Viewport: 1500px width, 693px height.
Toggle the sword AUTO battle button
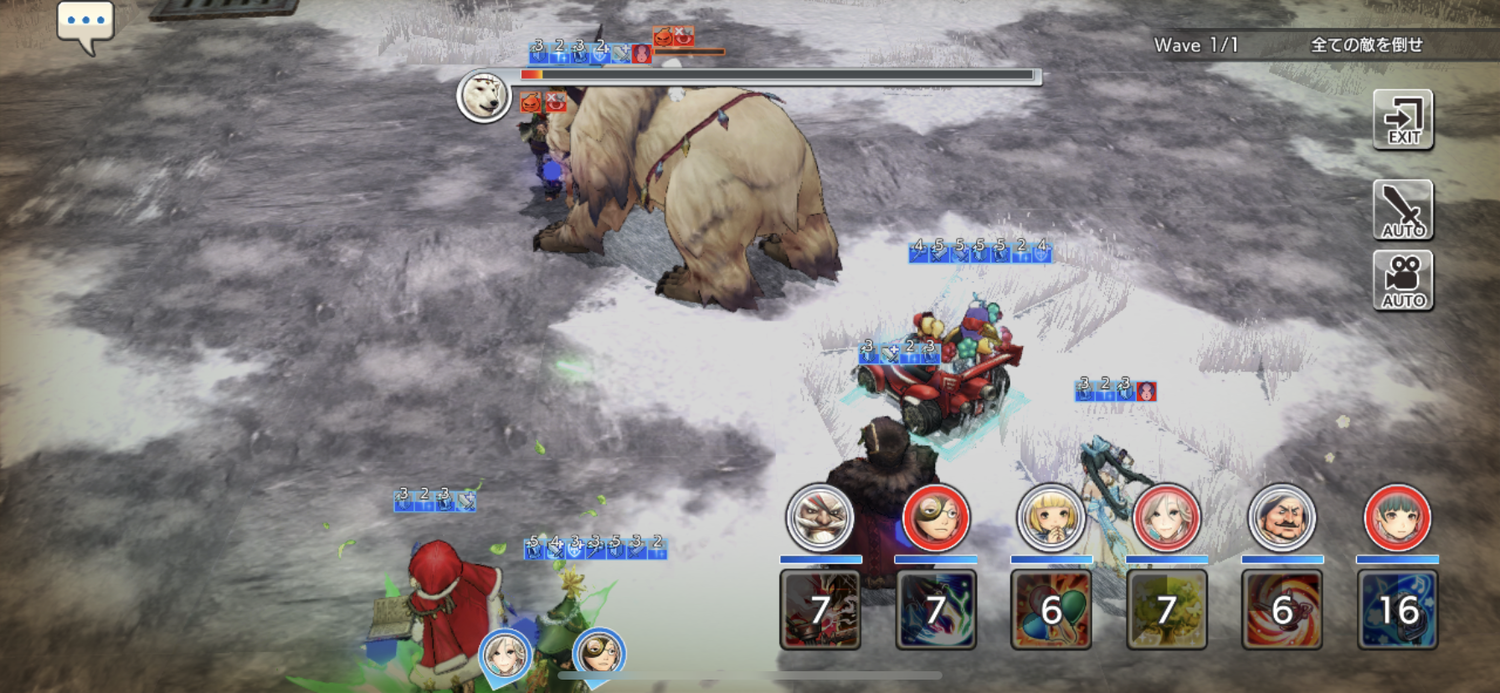(x=1403, y=210)
